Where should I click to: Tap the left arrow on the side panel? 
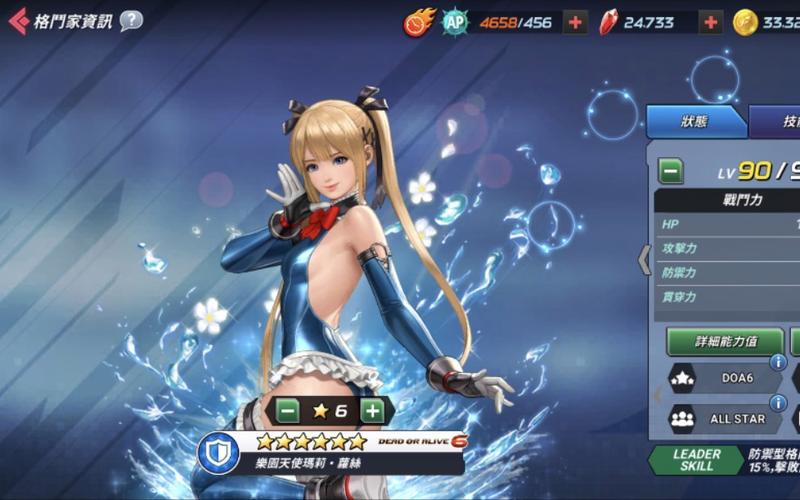644,260
